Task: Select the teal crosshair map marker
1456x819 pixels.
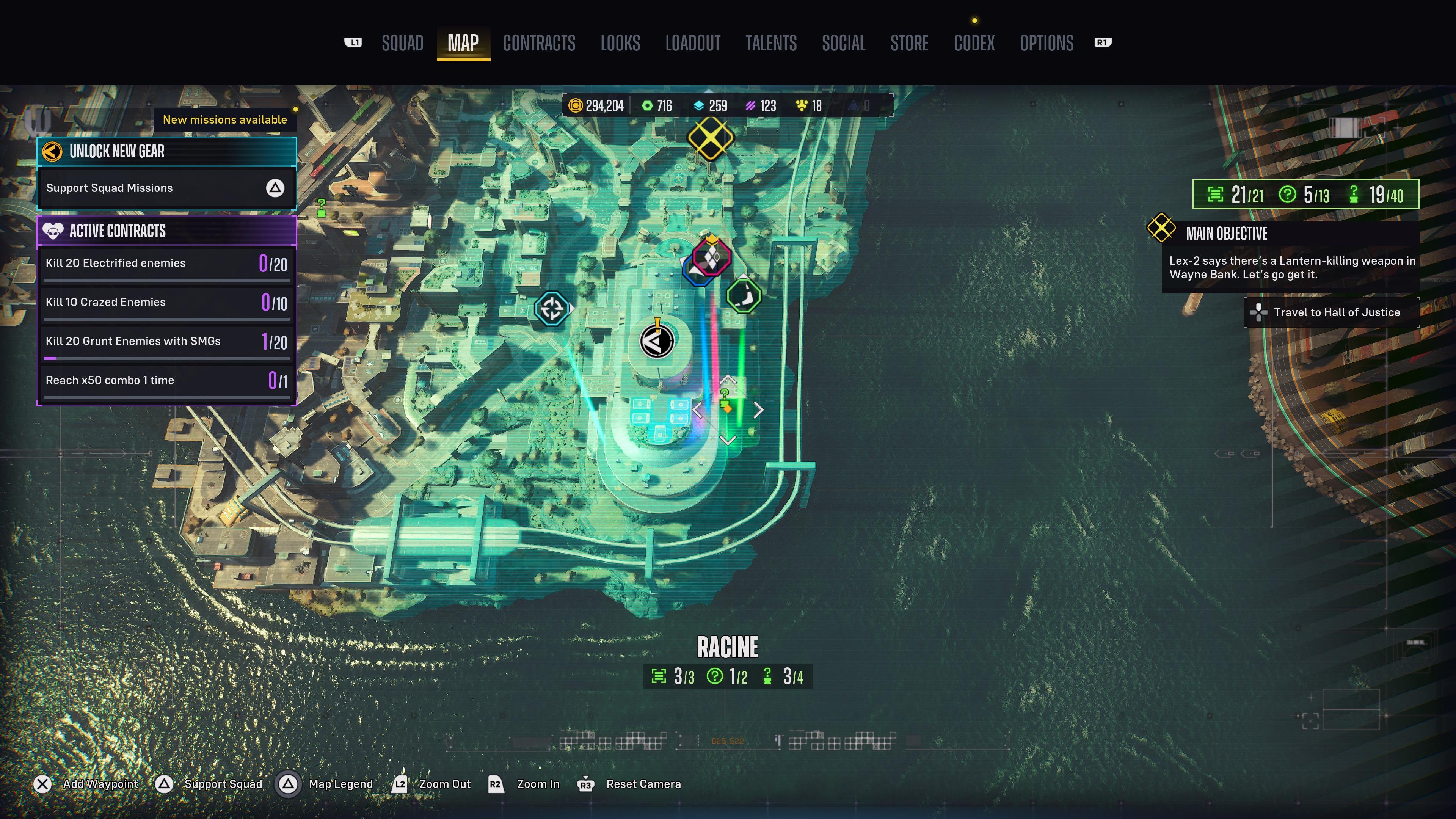Action: (552, 308)
